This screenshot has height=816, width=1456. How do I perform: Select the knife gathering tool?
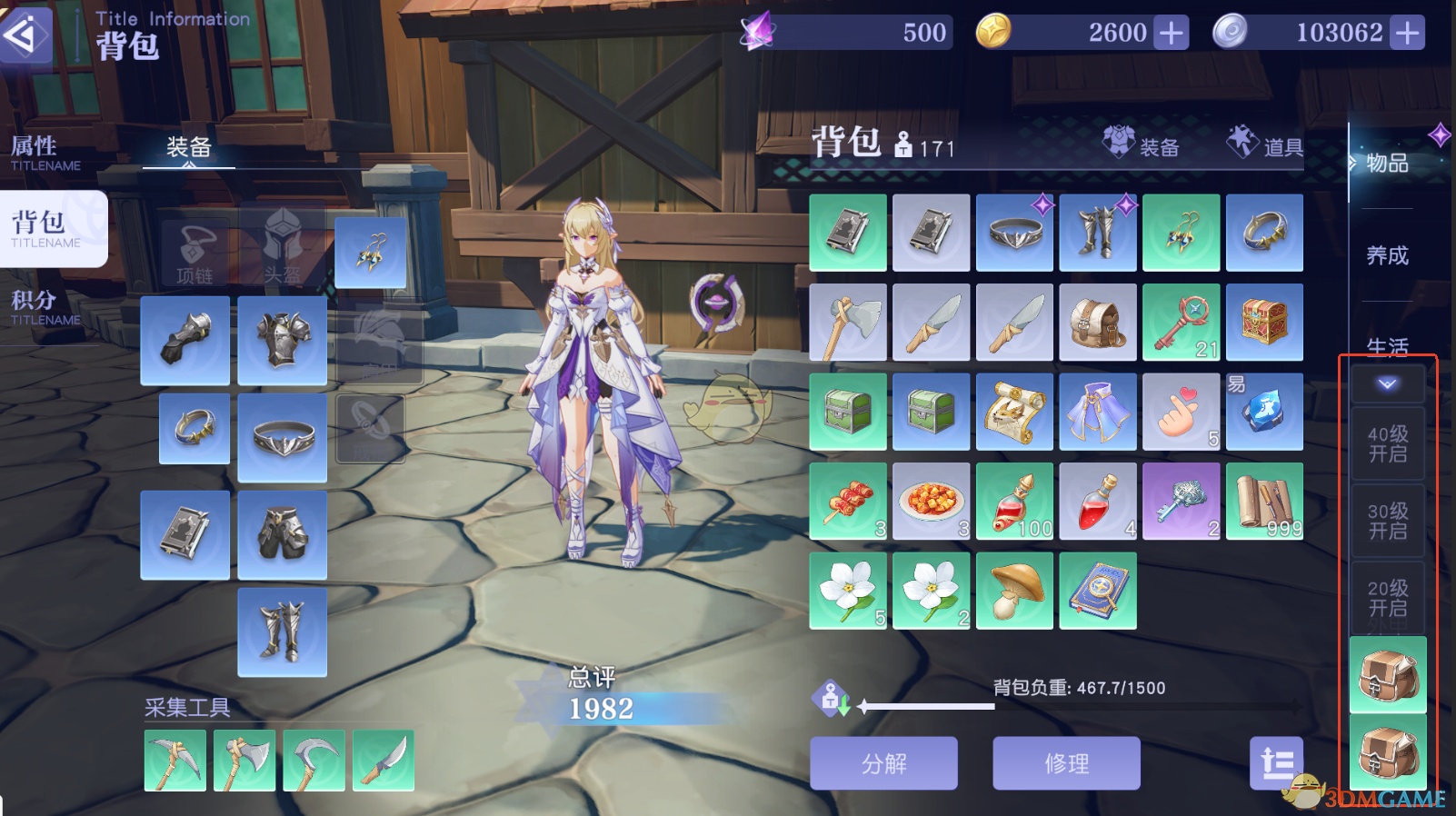(x=383, y=760)
